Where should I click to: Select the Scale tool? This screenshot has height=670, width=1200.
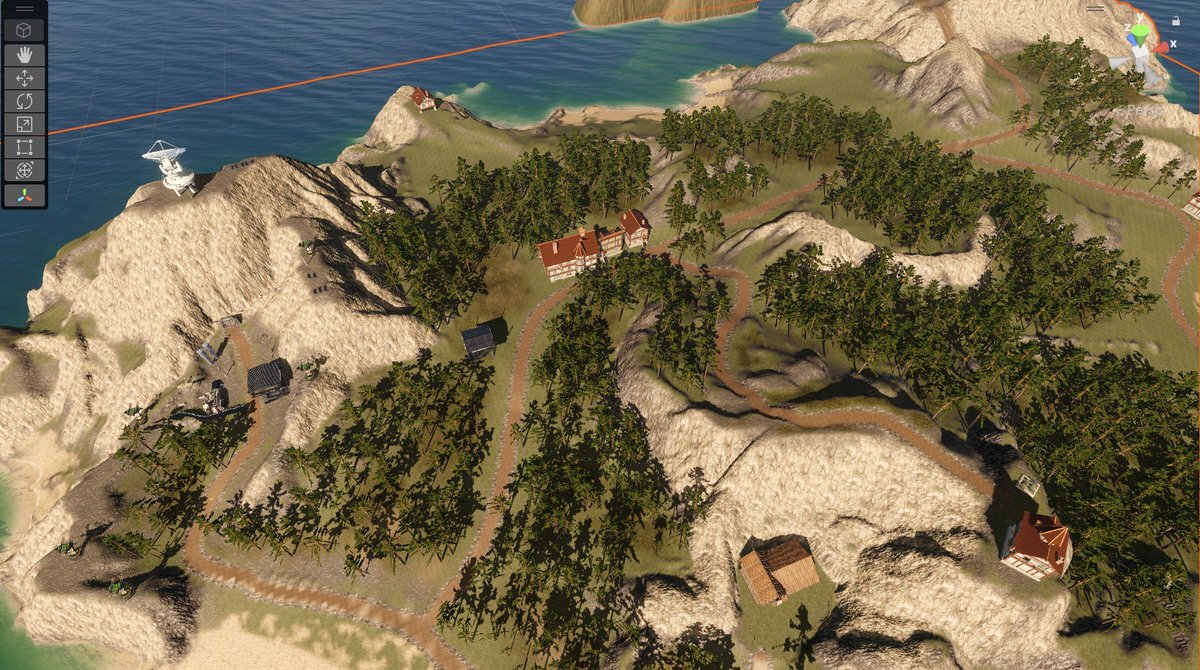(x=24, y=124)
